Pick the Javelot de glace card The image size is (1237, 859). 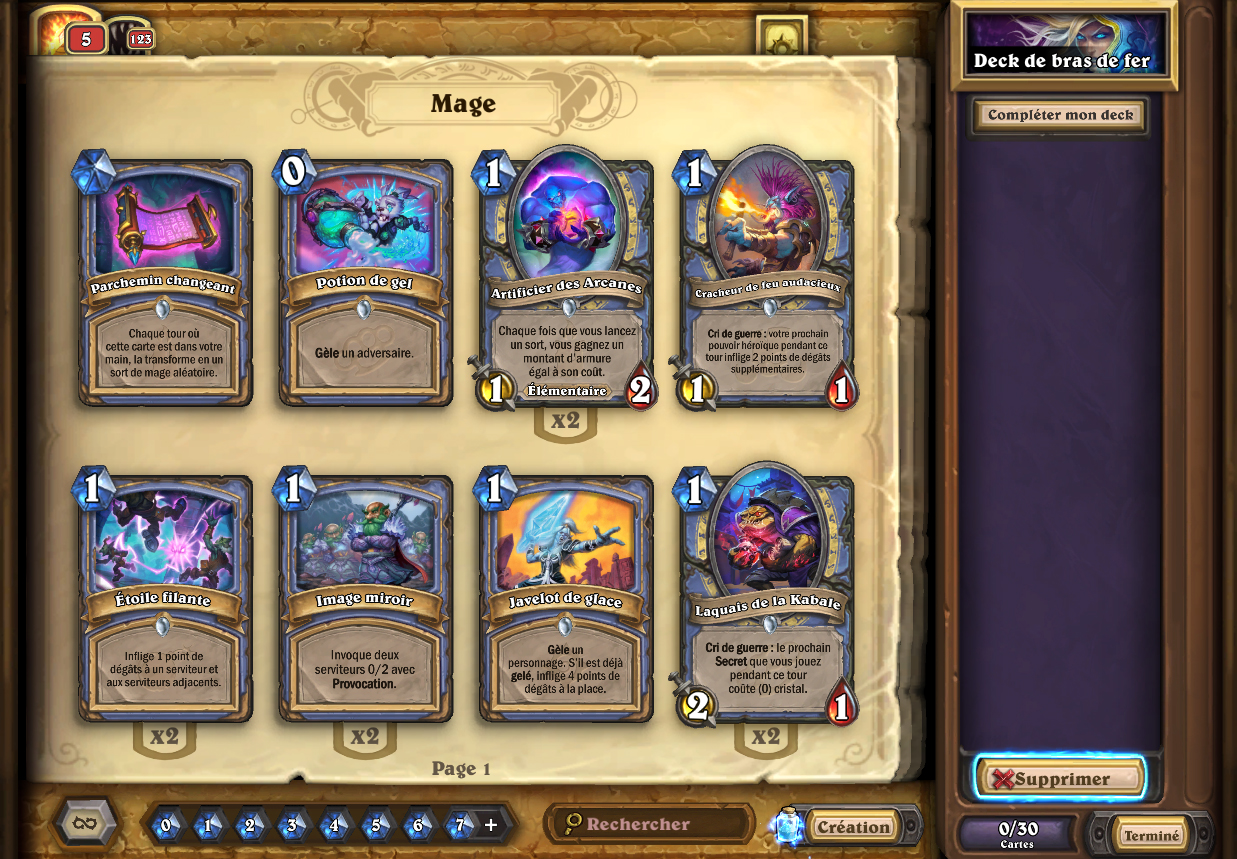point(566,598)
